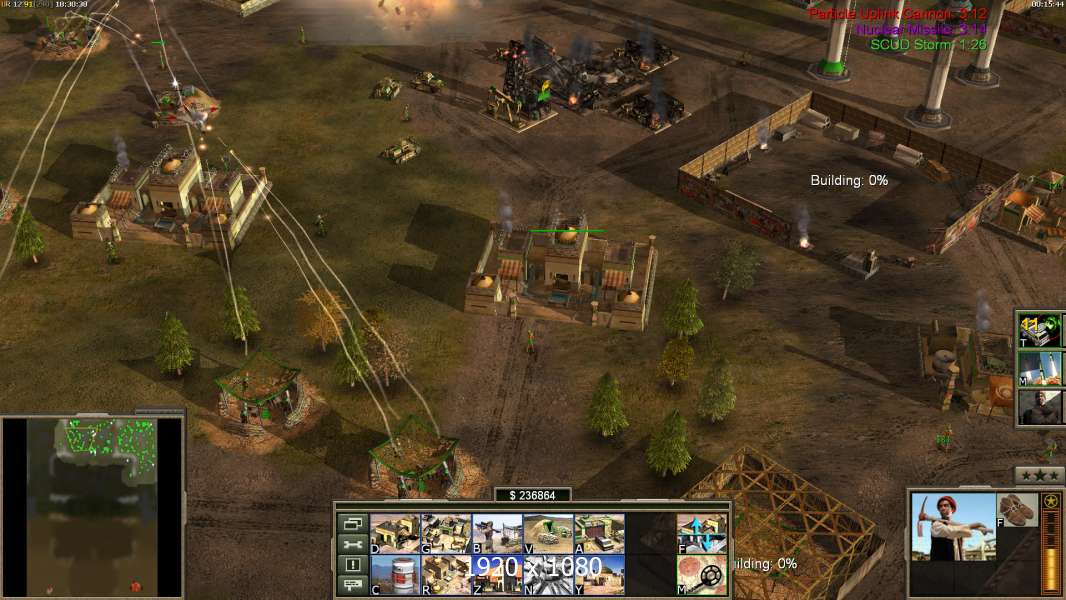Select the red-striped barrel icon labeled C
Screen dimensions: 1066x600
[396, 575]
